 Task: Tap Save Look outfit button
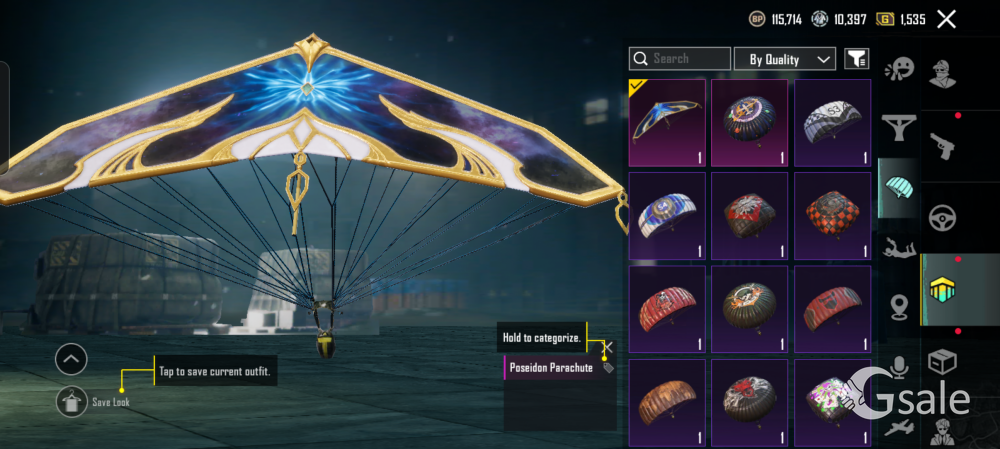(71, 401)
